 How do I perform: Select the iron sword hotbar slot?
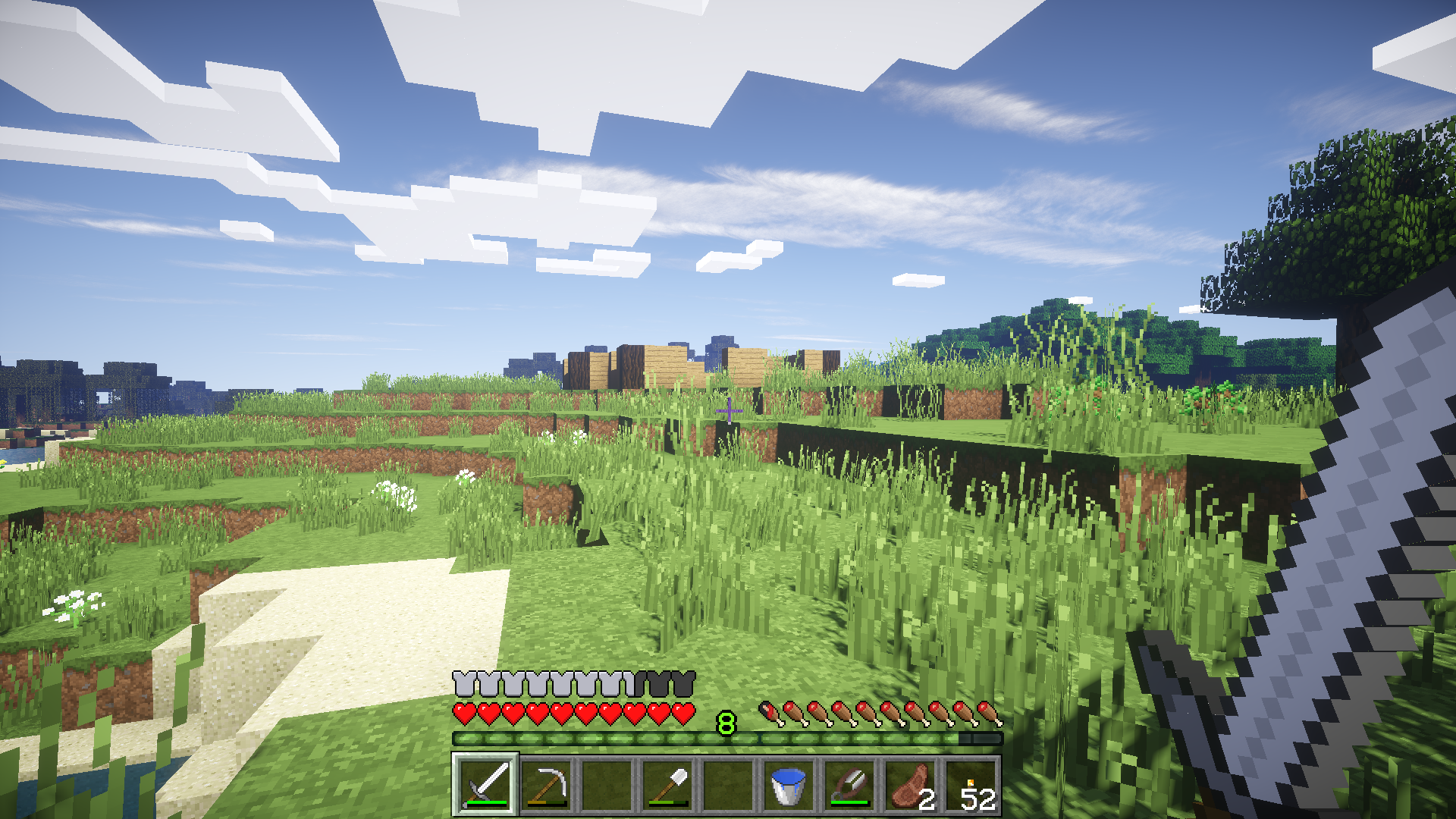click(x=485, y=785)
